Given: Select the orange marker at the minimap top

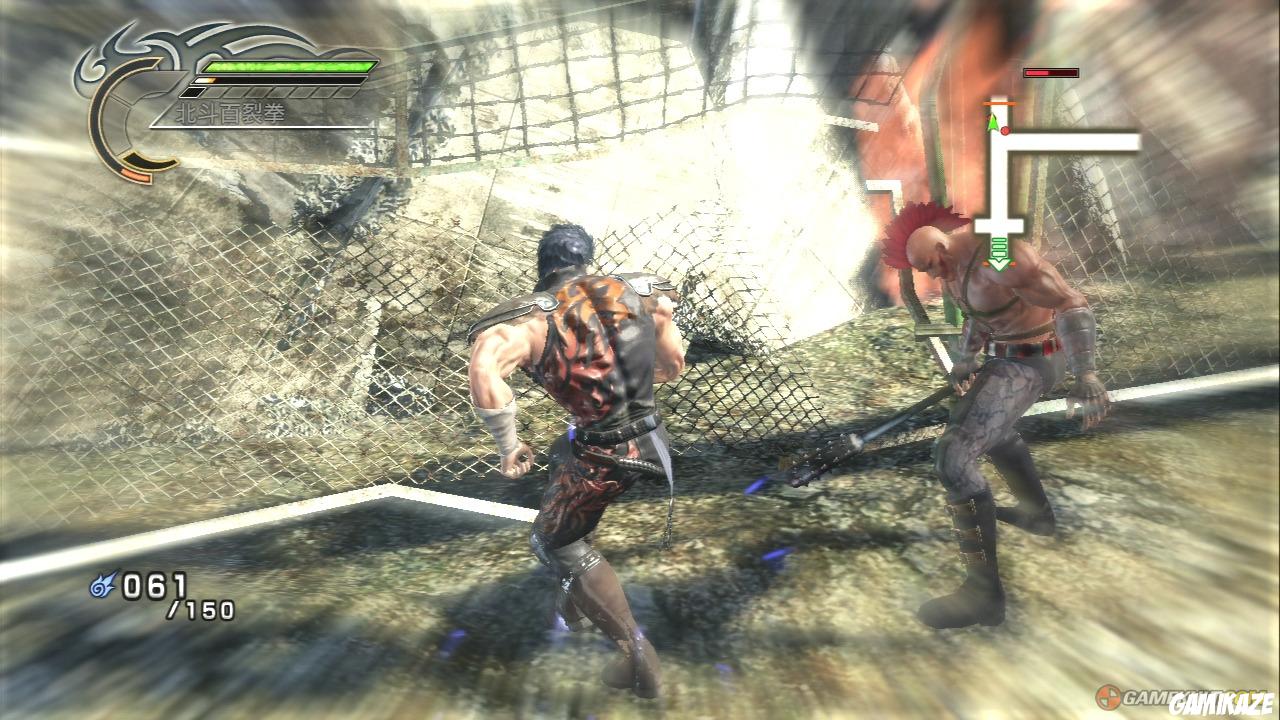Looking at the screenshot, I should [x=999, y=104].
